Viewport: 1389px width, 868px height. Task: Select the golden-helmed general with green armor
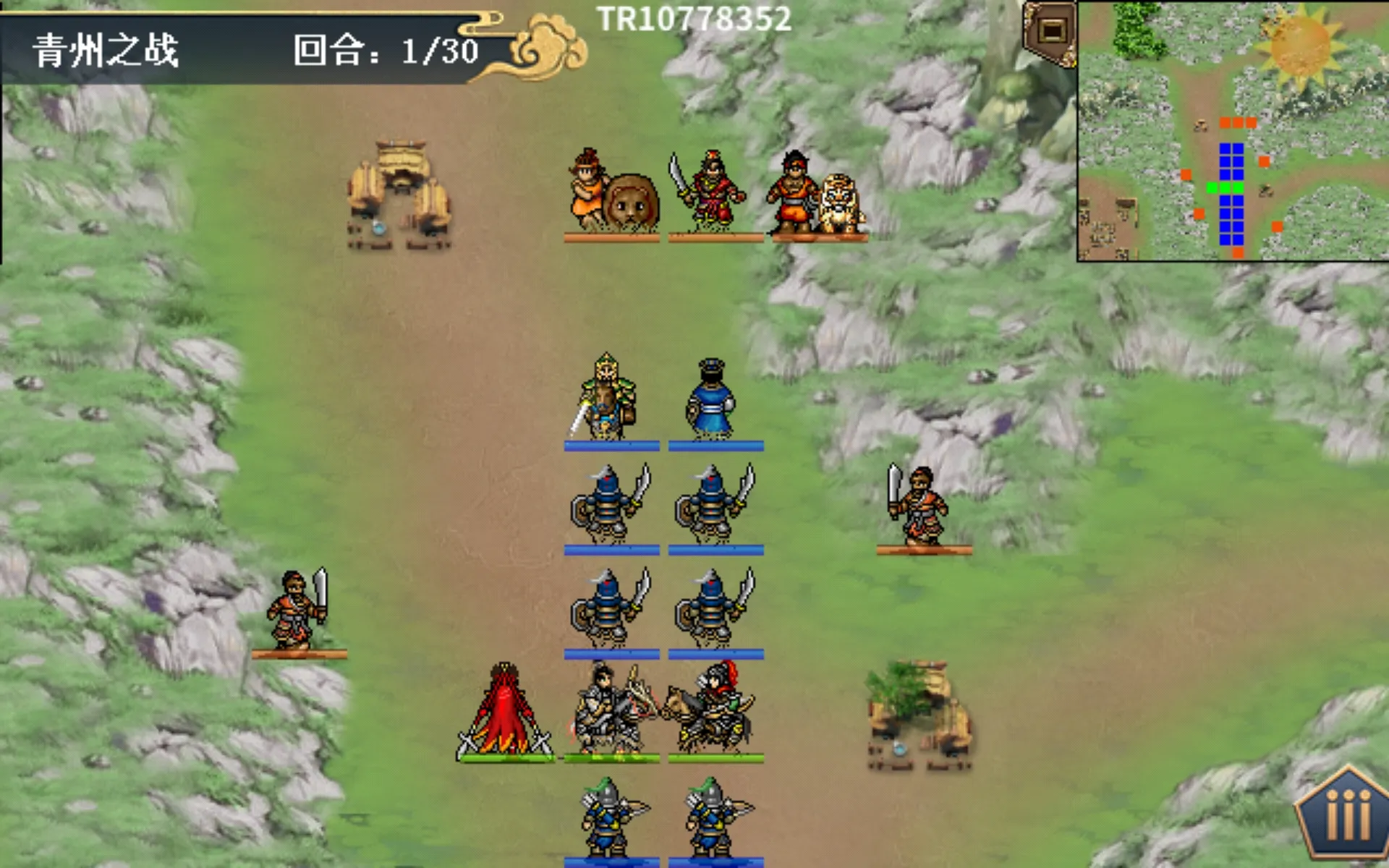608,398
